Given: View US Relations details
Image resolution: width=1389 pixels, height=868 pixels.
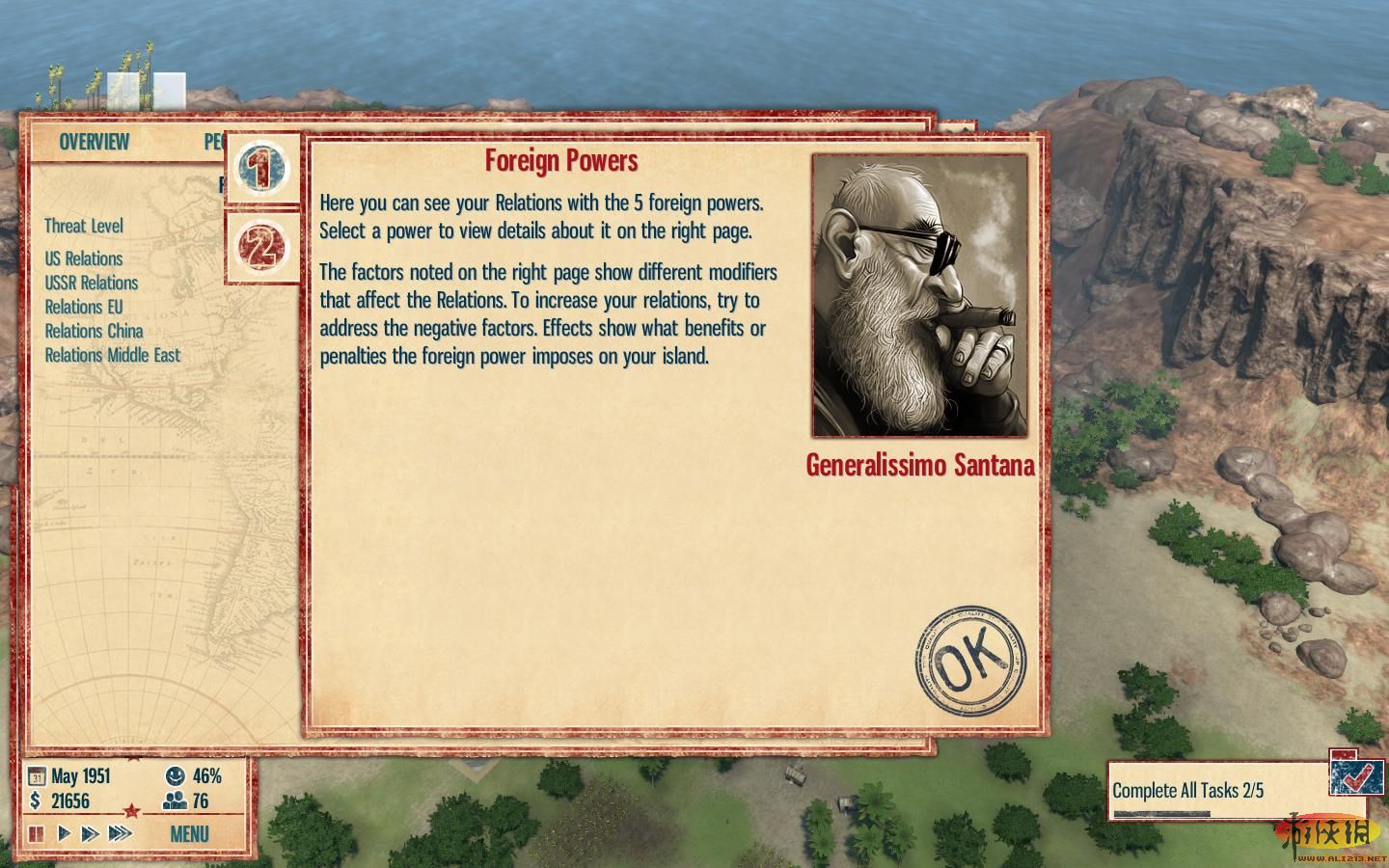Looking at the screenshot, I should pyautogui.click(x=84, y=258).
